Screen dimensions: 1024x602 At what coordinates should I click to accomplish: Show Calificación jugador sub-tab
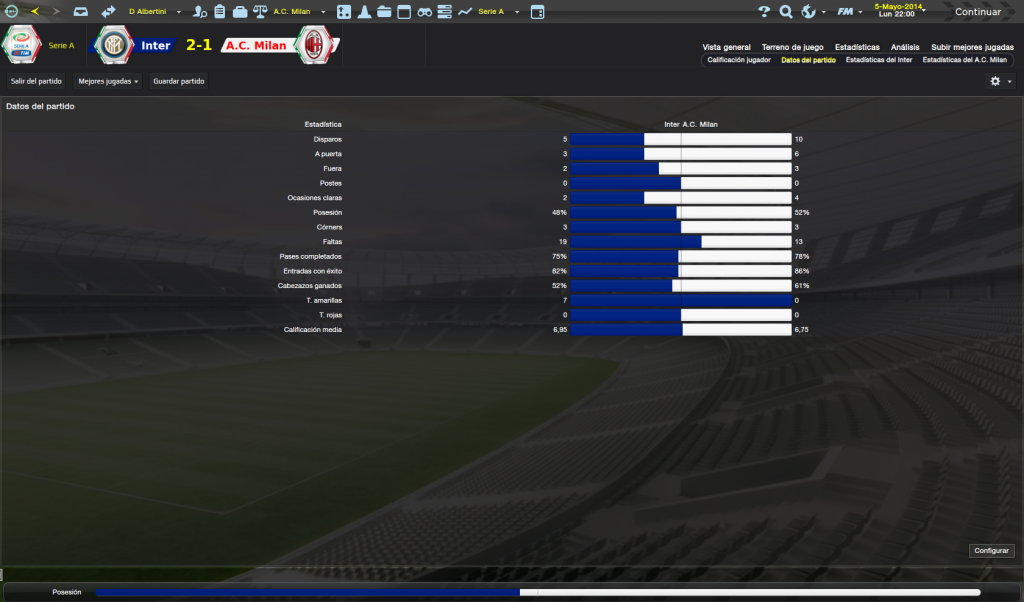pyautogui.click(x=739, y=60)
